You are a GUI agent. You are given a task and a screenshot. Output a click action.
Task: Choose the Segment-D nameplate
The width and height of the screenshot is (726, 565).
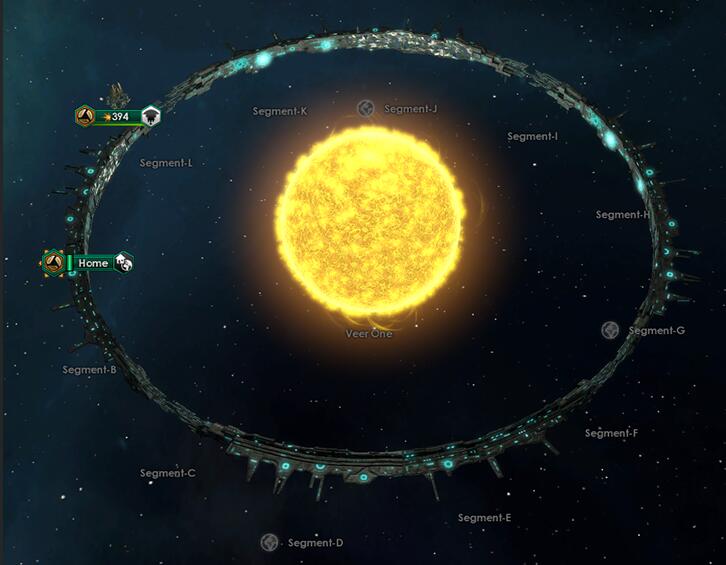pos(315,543)
